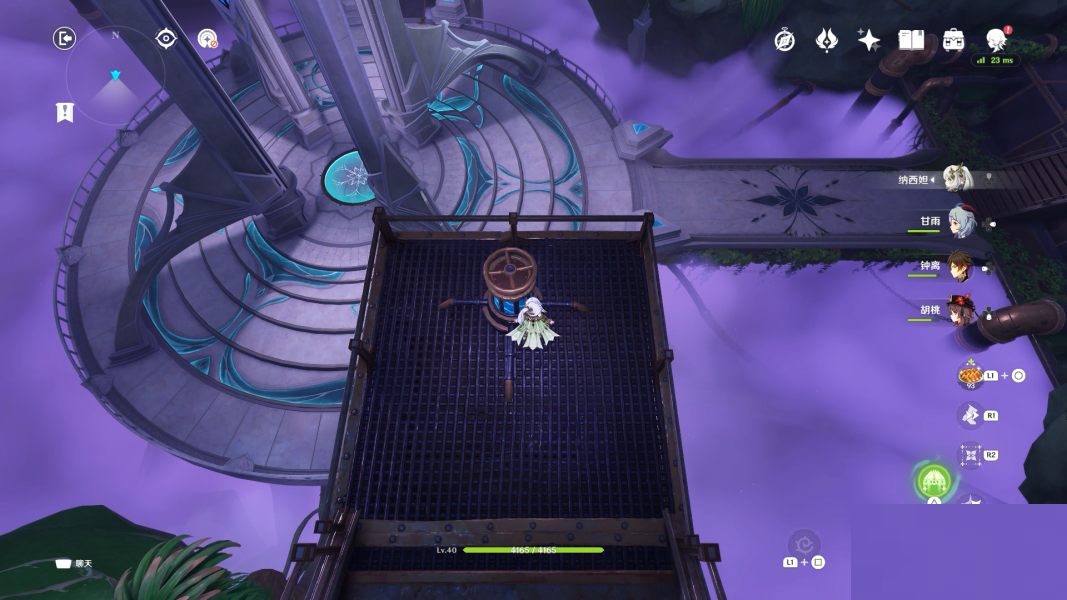The height and width of the screenshot is (600, 1067).
Task: Open the Wish sparkle star icon
Action: coord(869,40)
